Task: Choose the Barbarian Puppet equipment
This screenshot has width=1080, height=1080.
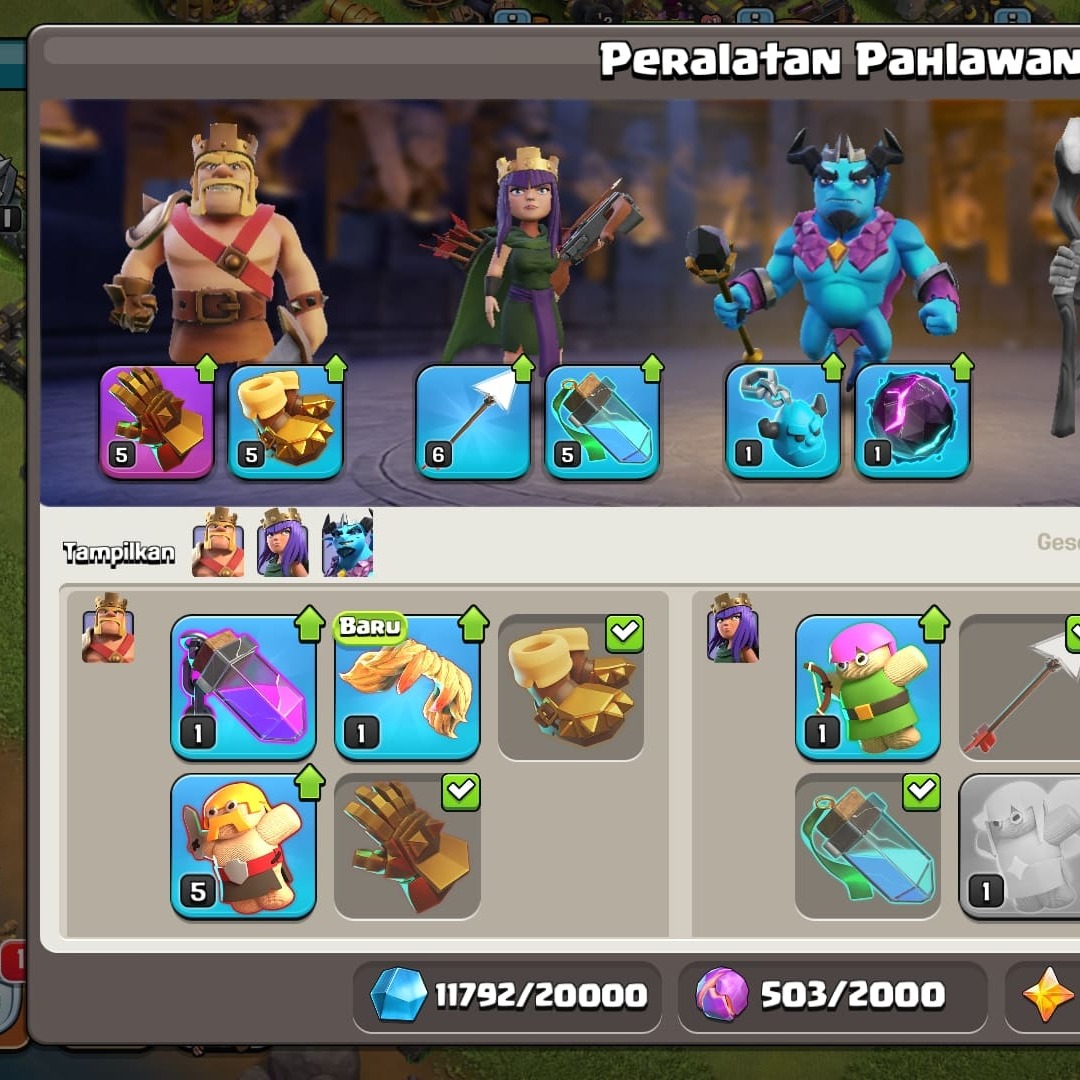Action: [244, 846]
